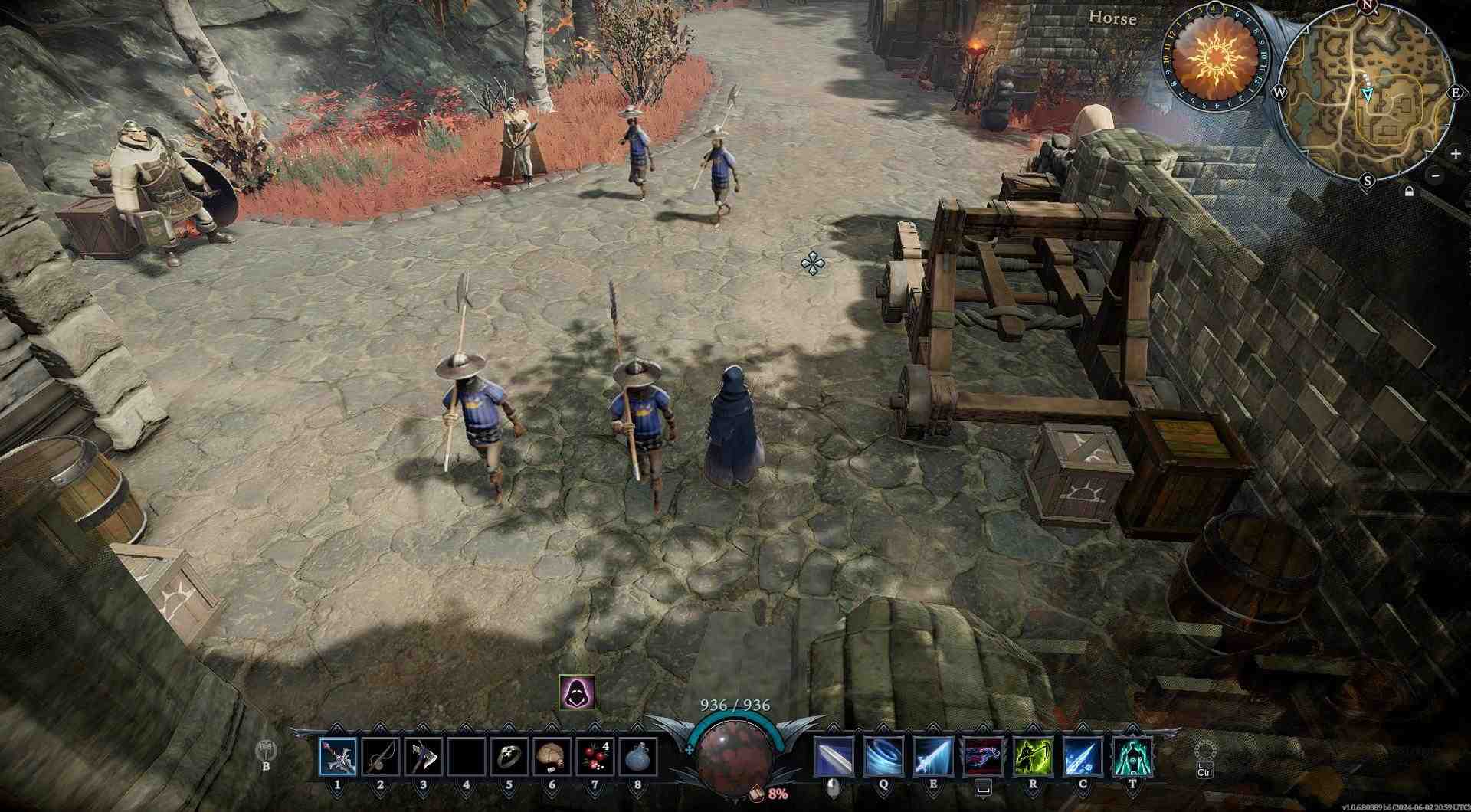1471x812 pixels.
Task: Select the spear weapon in slot 1
Action: [338, 757]
